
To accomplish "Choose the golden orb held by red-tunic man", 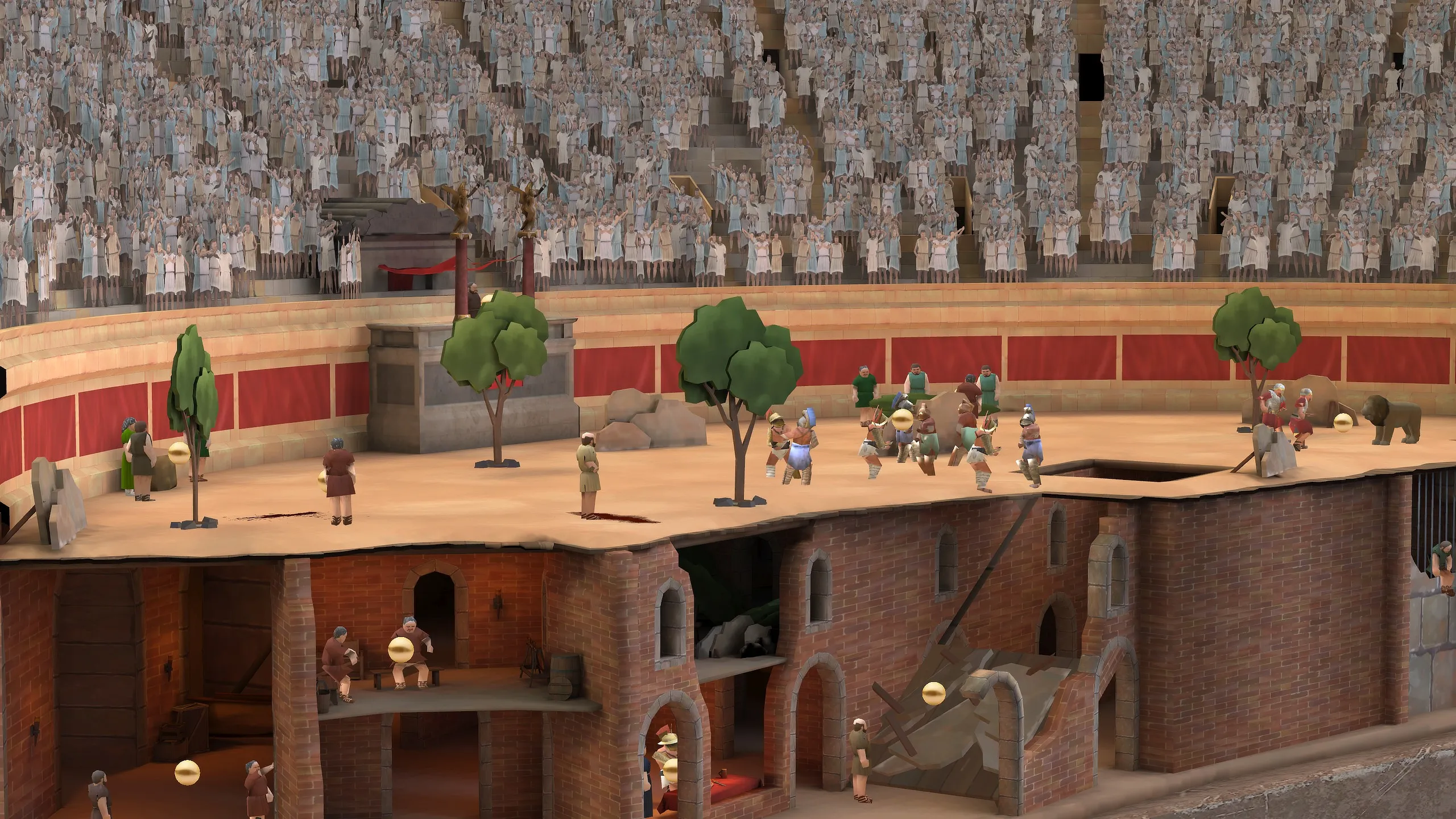I will click(324, 479).
